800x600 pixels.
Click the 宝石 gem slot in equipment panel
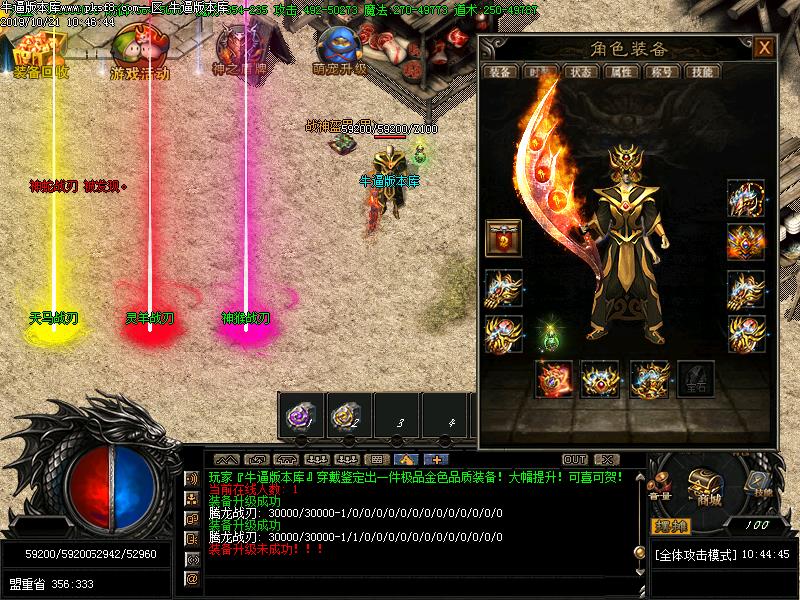pos(696,380)
